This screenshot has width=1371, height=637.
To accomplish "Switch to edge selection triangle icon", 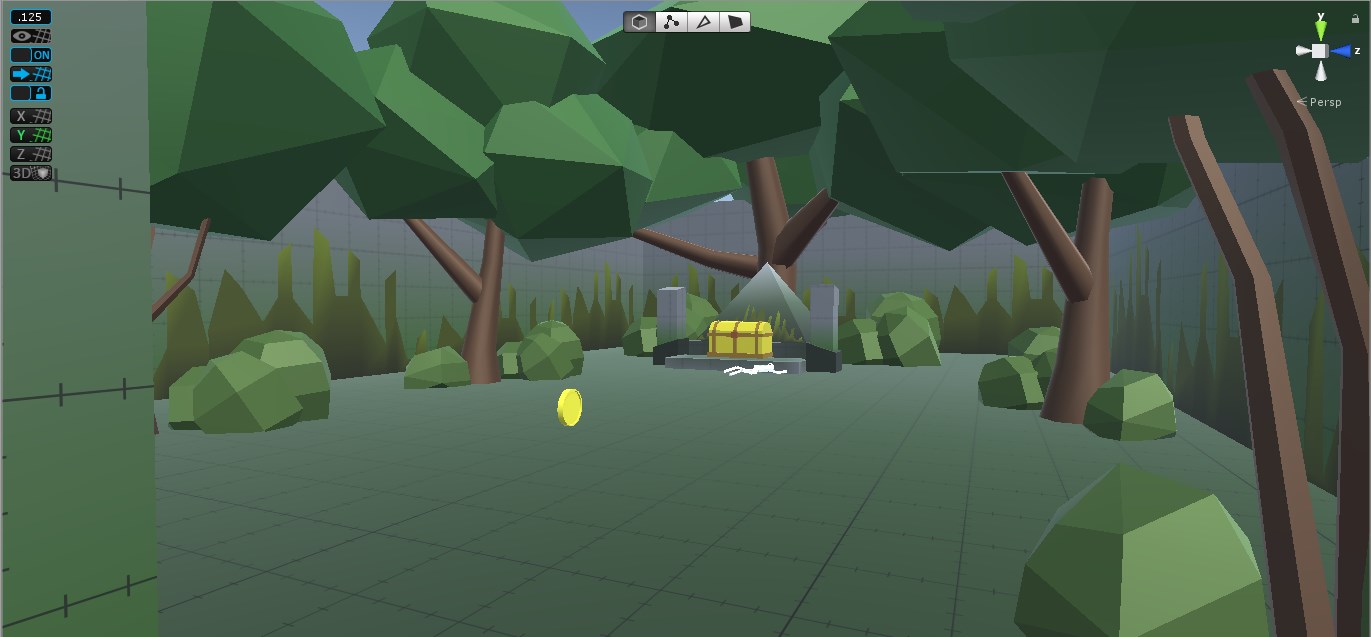I will [703, 22].
